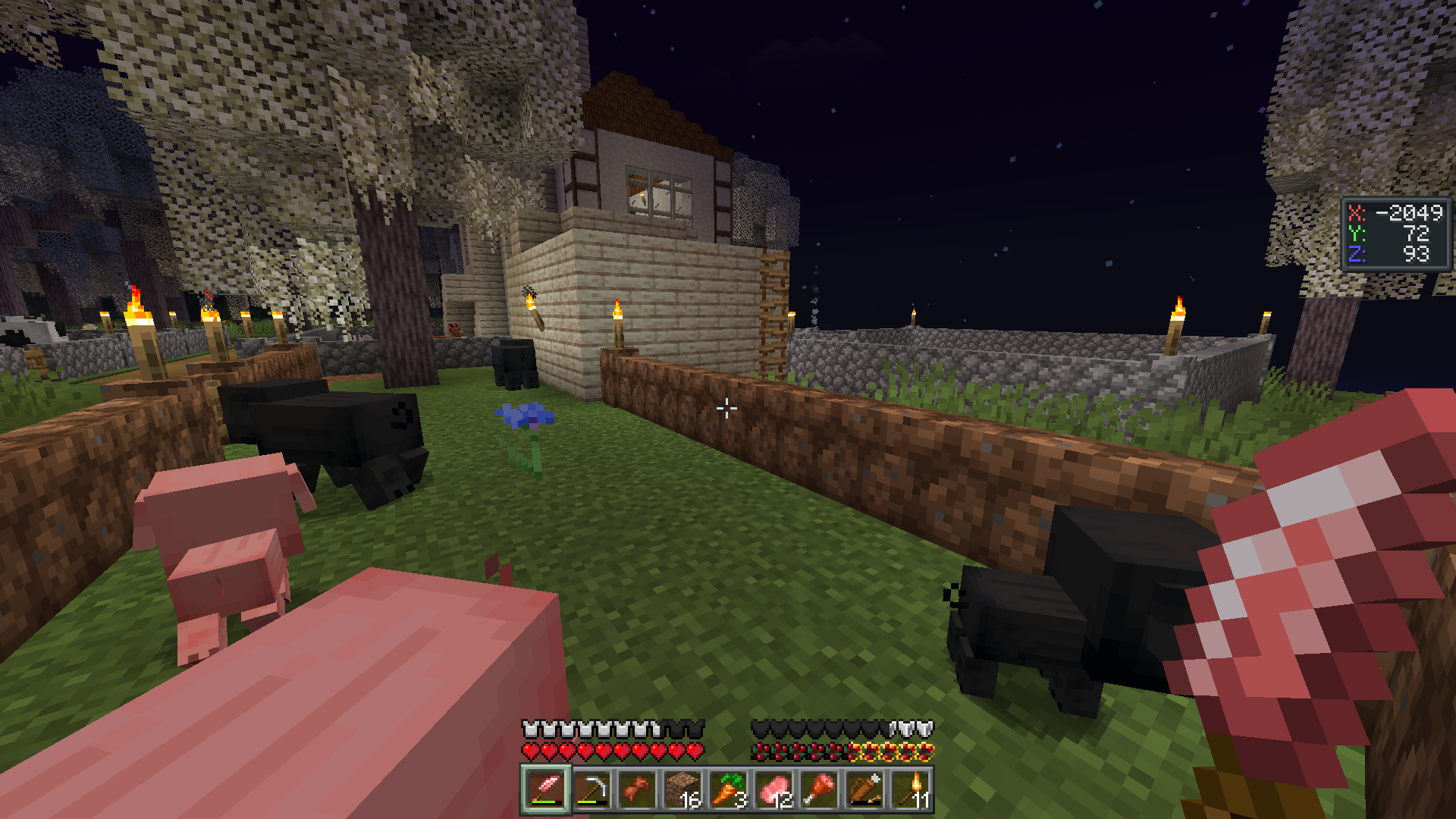Pick the carrot hotbar slot
Viewport: 1456px width, 819px height.
[x=728, y=790]
